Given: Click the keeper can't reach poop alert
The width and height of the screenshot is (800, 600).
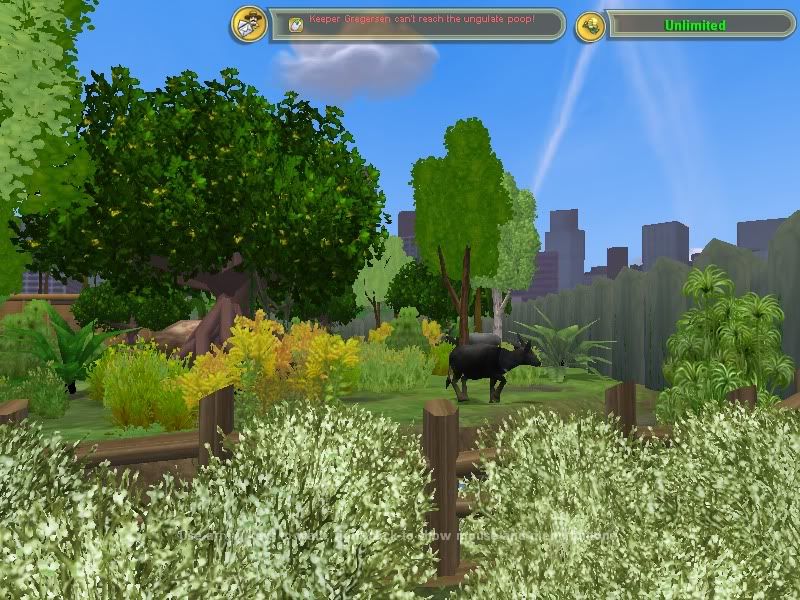Looking at the screenshot, I should tap(420, 21).
